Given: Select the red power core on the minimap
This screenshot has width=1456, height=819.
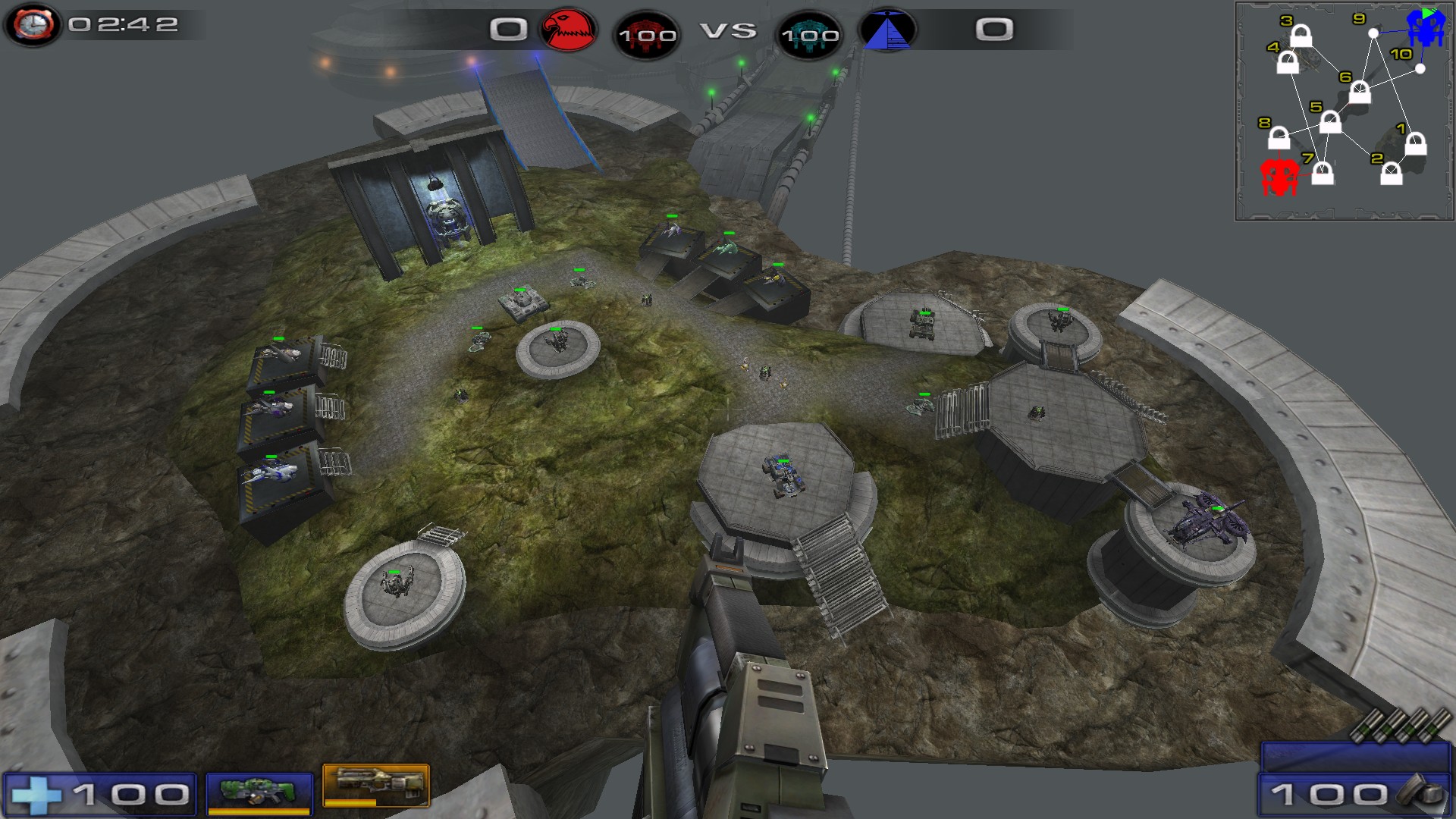Looking at the screenshot, I should point(1279,177).
